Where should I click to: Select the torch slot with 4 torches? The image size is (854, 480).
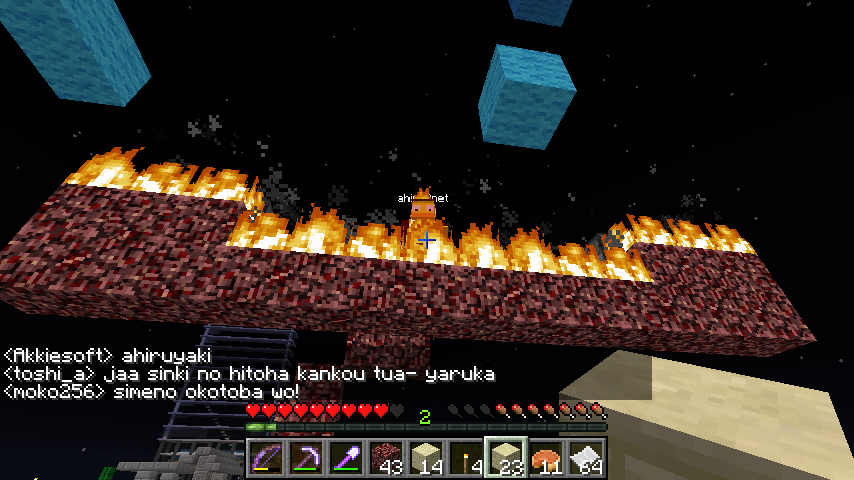pyautogui.click(x=466, y=458)
